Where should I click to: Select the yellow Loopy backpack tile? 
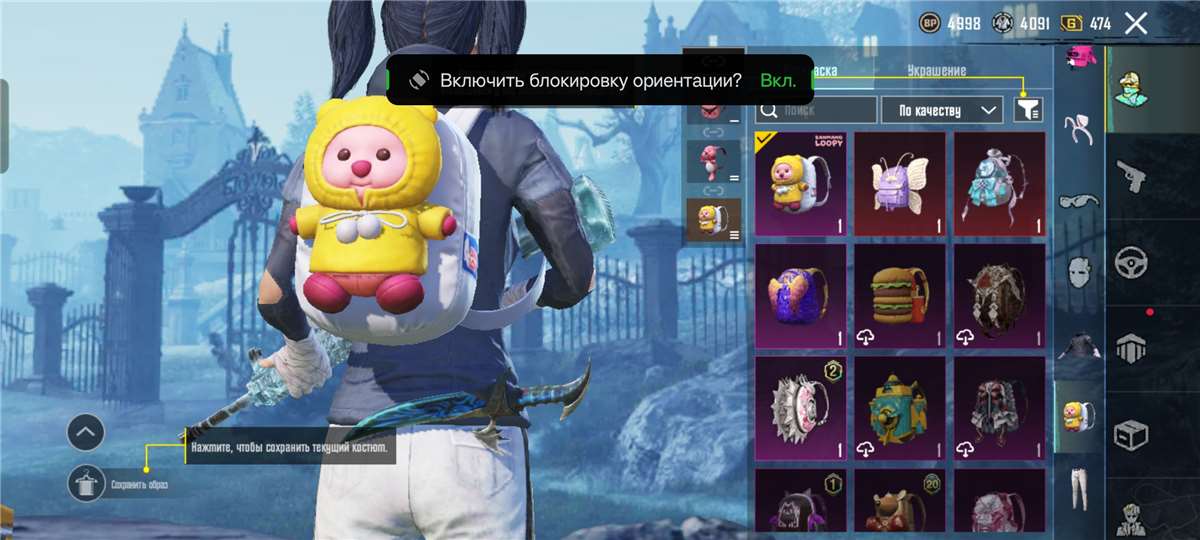(x=800, y=184)
